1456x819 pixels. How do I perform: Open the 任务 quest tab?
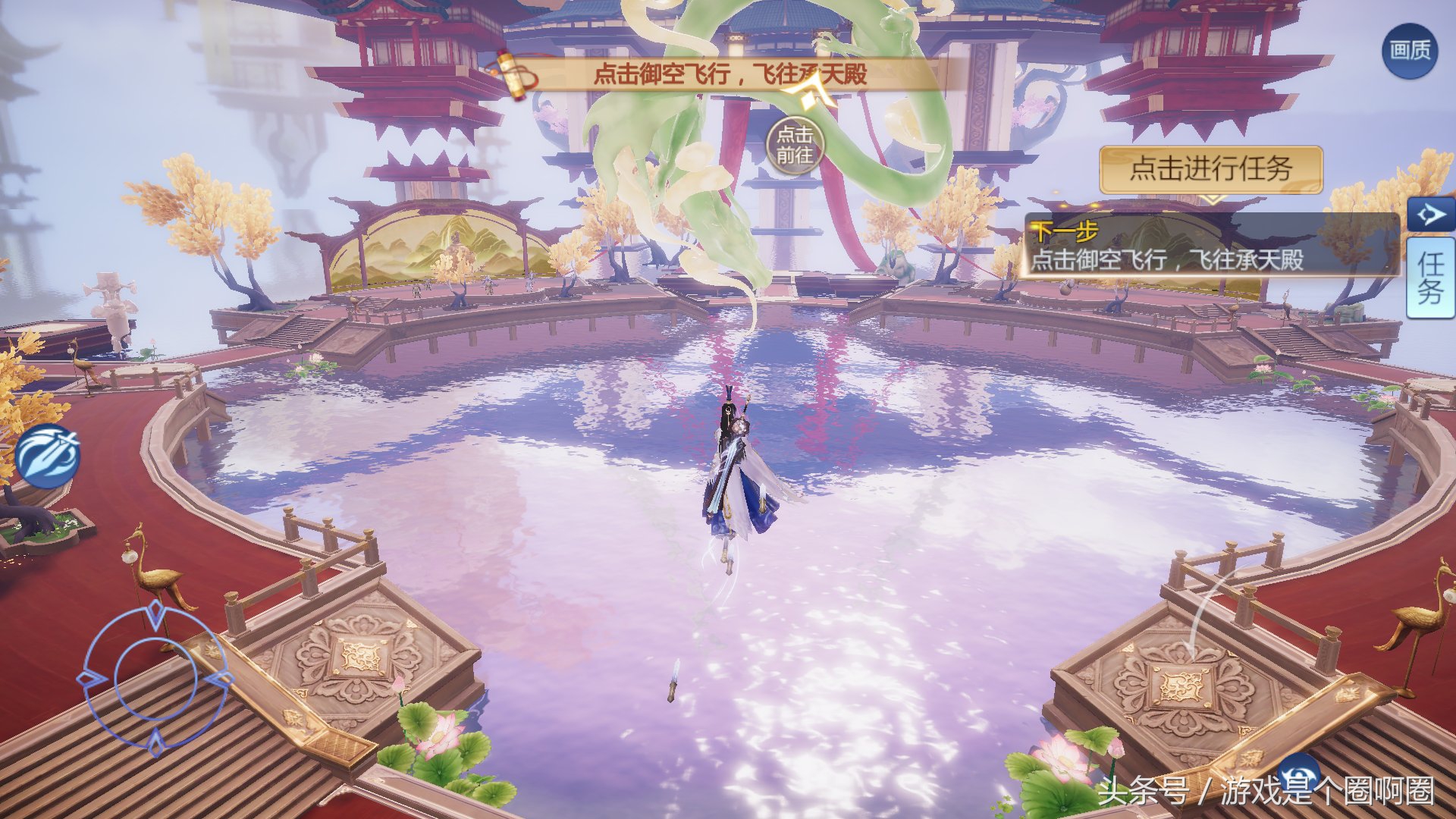point(1430,278)
